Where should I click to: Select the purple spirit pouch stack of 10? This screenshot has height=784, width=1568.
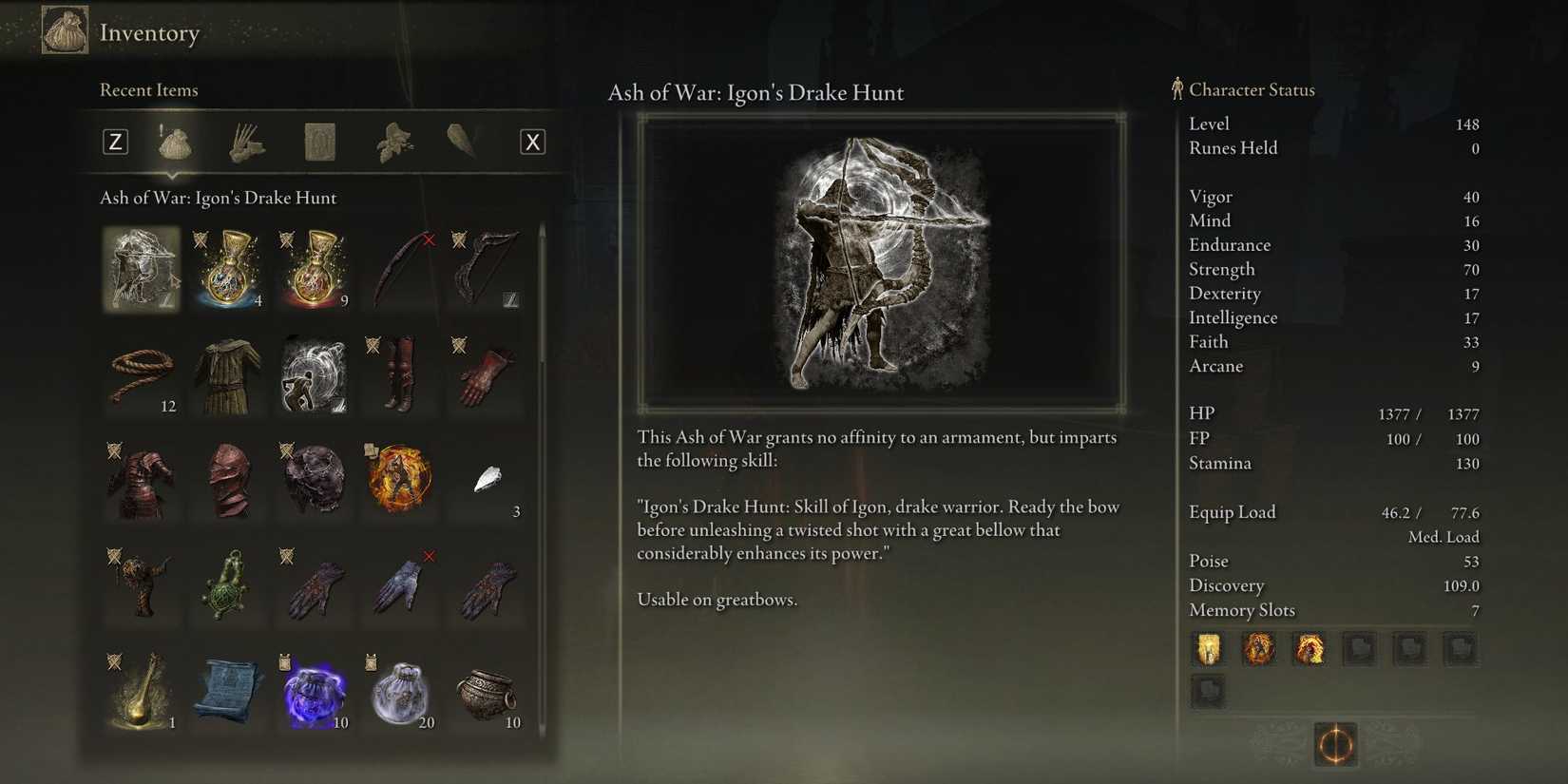[x=314, y=691]
